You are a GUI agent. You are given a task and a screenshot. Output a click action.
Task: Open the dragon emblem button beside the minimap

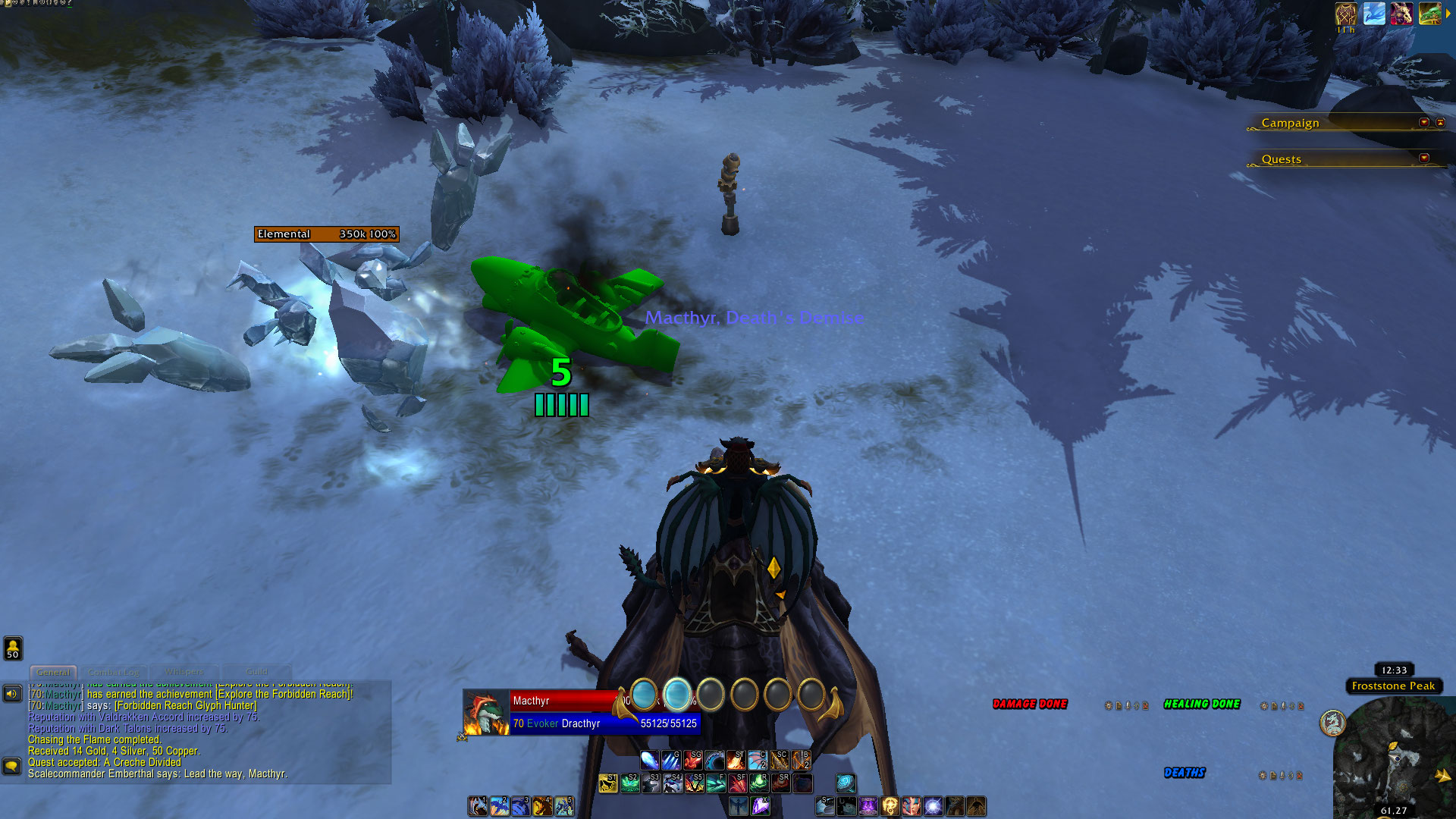(x=1332, y=723)
